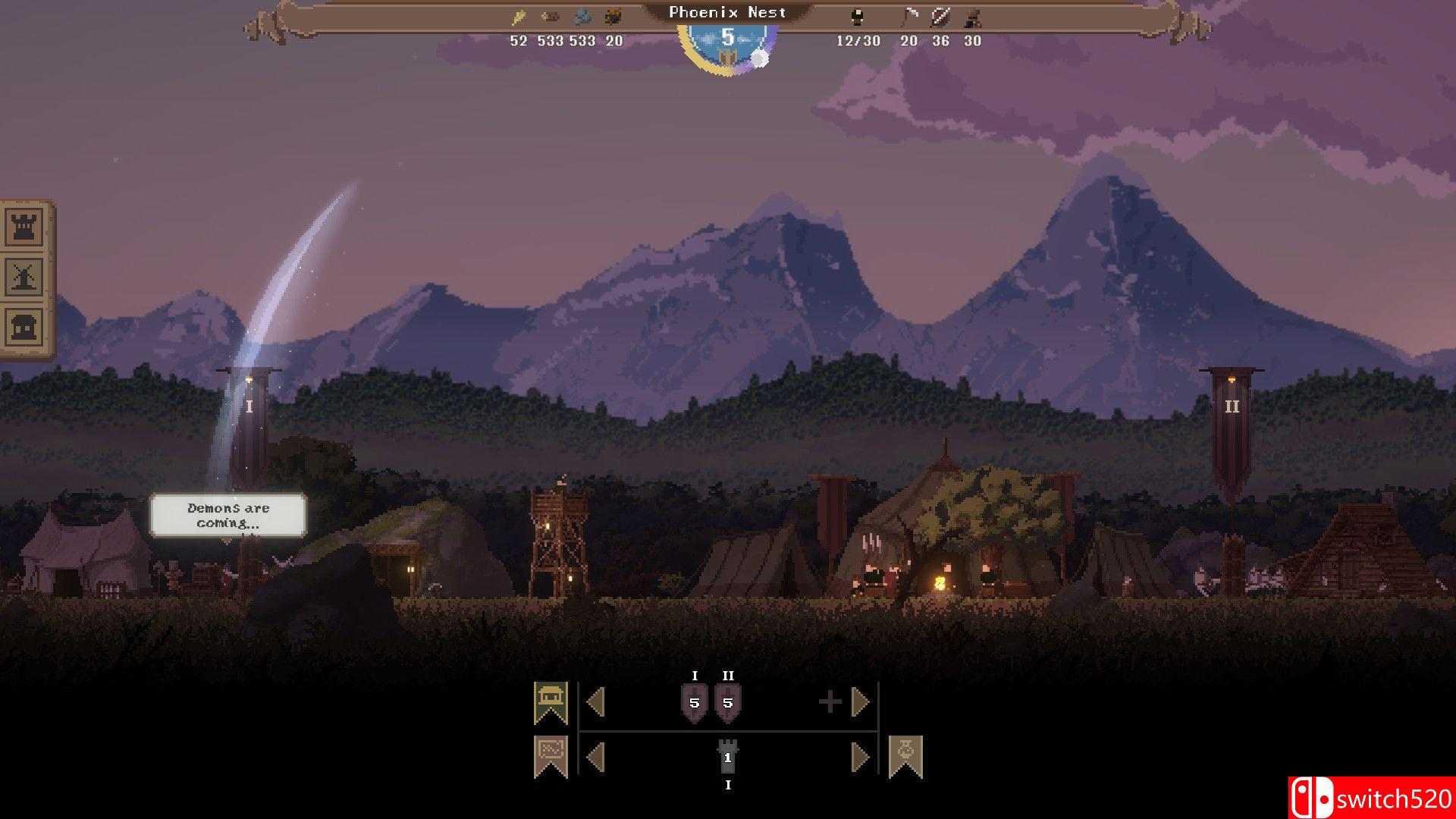
Task: Select the tower marker labeled 1
Action: tap(728, 758)
